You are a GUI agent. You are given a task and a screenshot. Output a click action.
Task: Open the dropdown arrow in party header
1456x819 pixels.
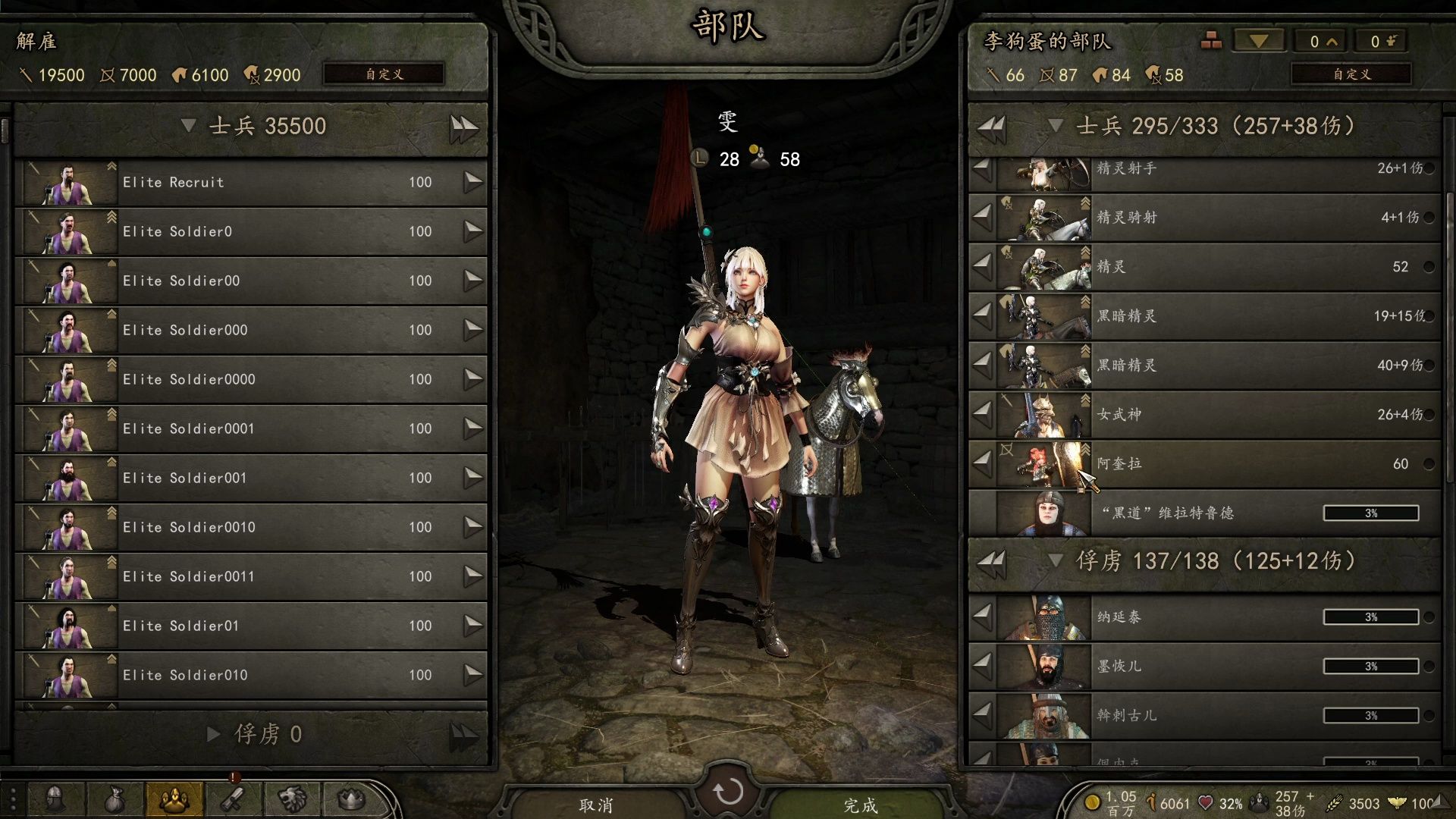pyautogui.click(x=1259, y=42)
